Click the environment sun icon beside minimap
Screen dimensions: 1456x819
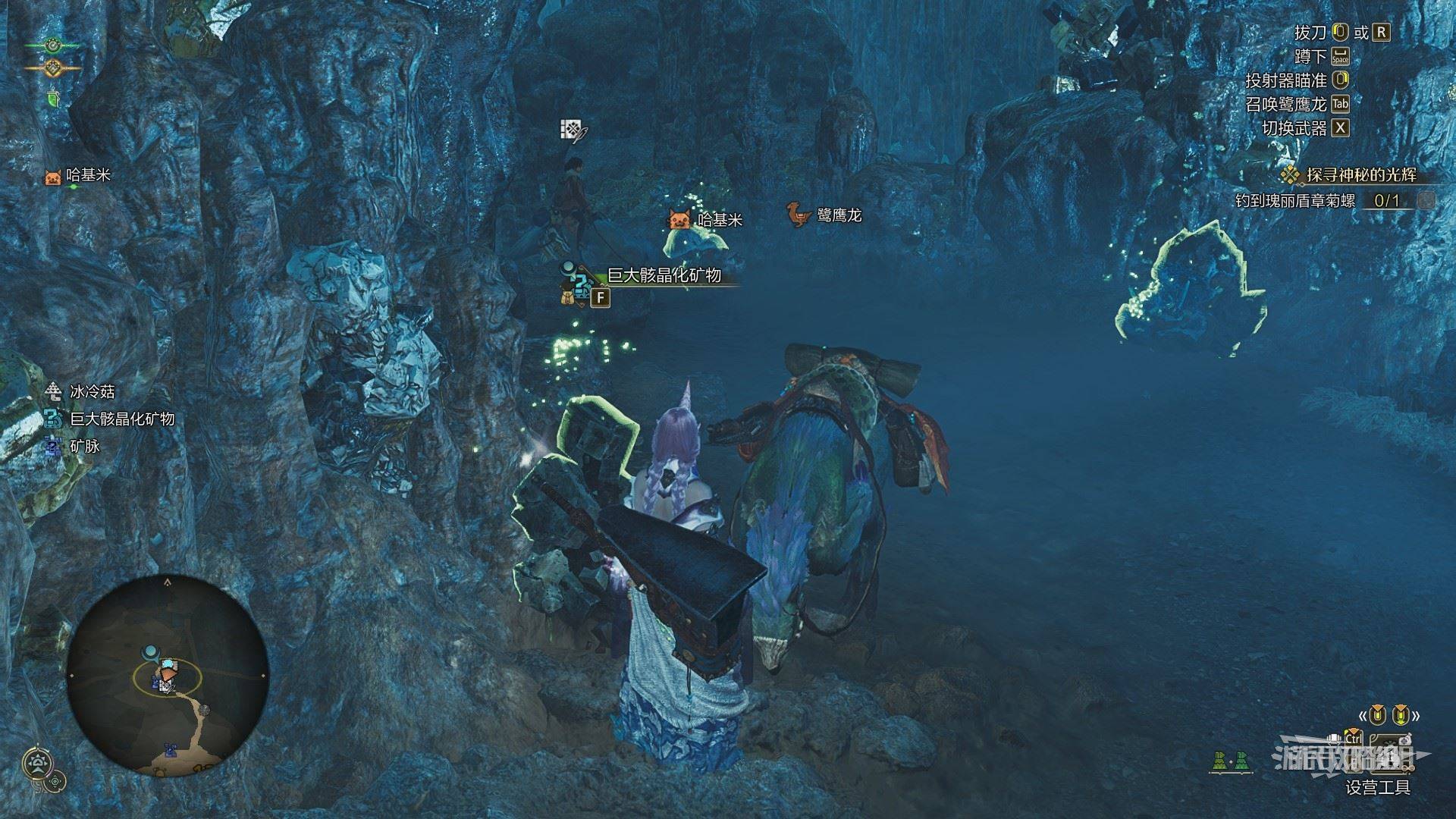tap(36, 764)
